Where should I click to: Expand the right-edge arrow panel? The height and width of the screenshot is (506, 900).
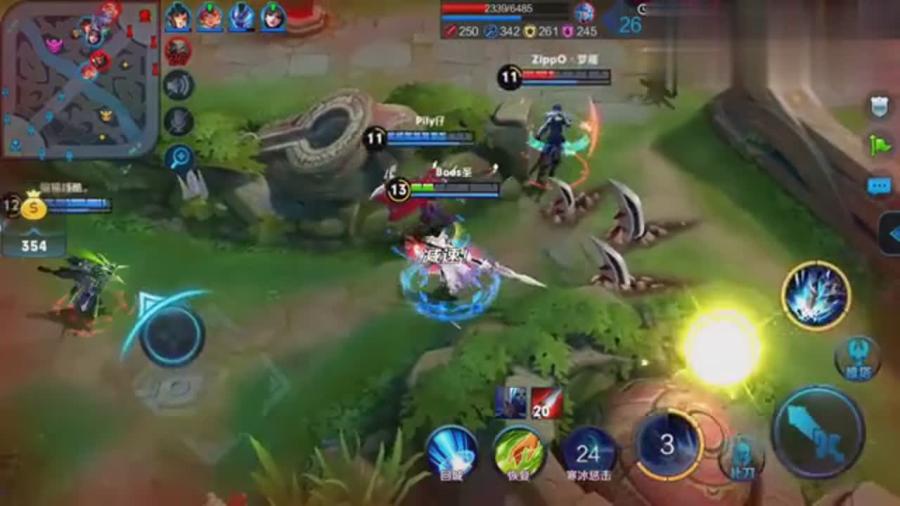click(x=889, y=234)
